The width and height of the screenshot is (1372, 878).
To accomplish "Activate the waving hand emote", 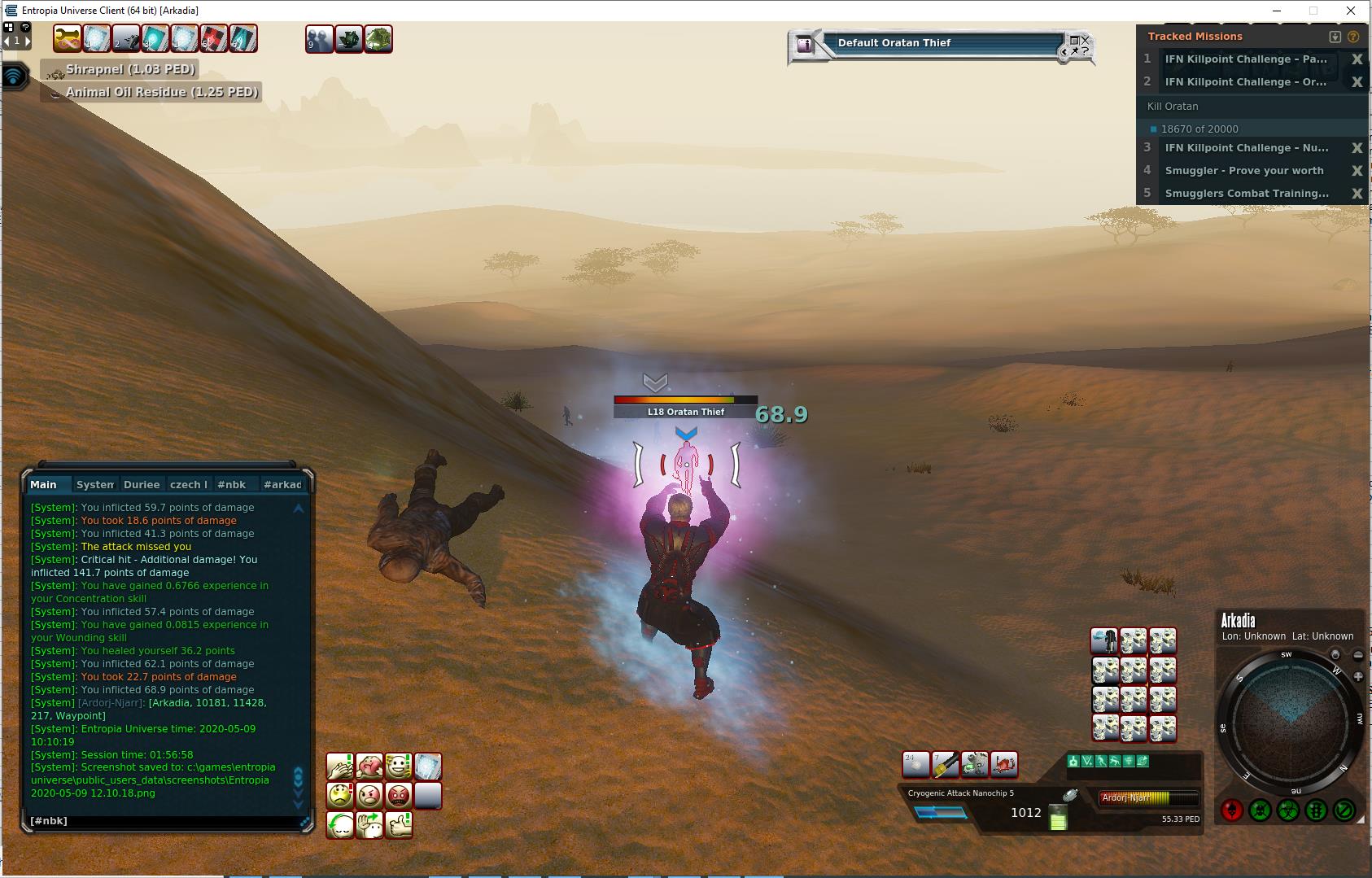I will pos(369,824).
